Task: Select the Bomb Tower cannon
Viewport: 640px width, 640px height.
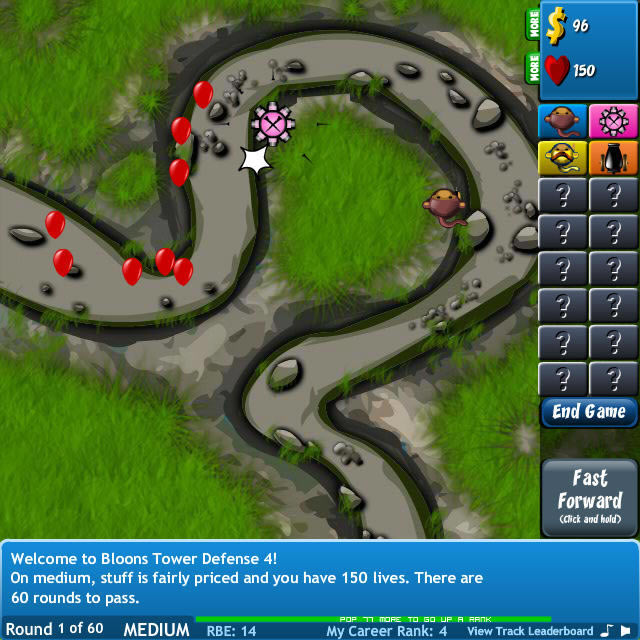Action: [x=613, y=158]
